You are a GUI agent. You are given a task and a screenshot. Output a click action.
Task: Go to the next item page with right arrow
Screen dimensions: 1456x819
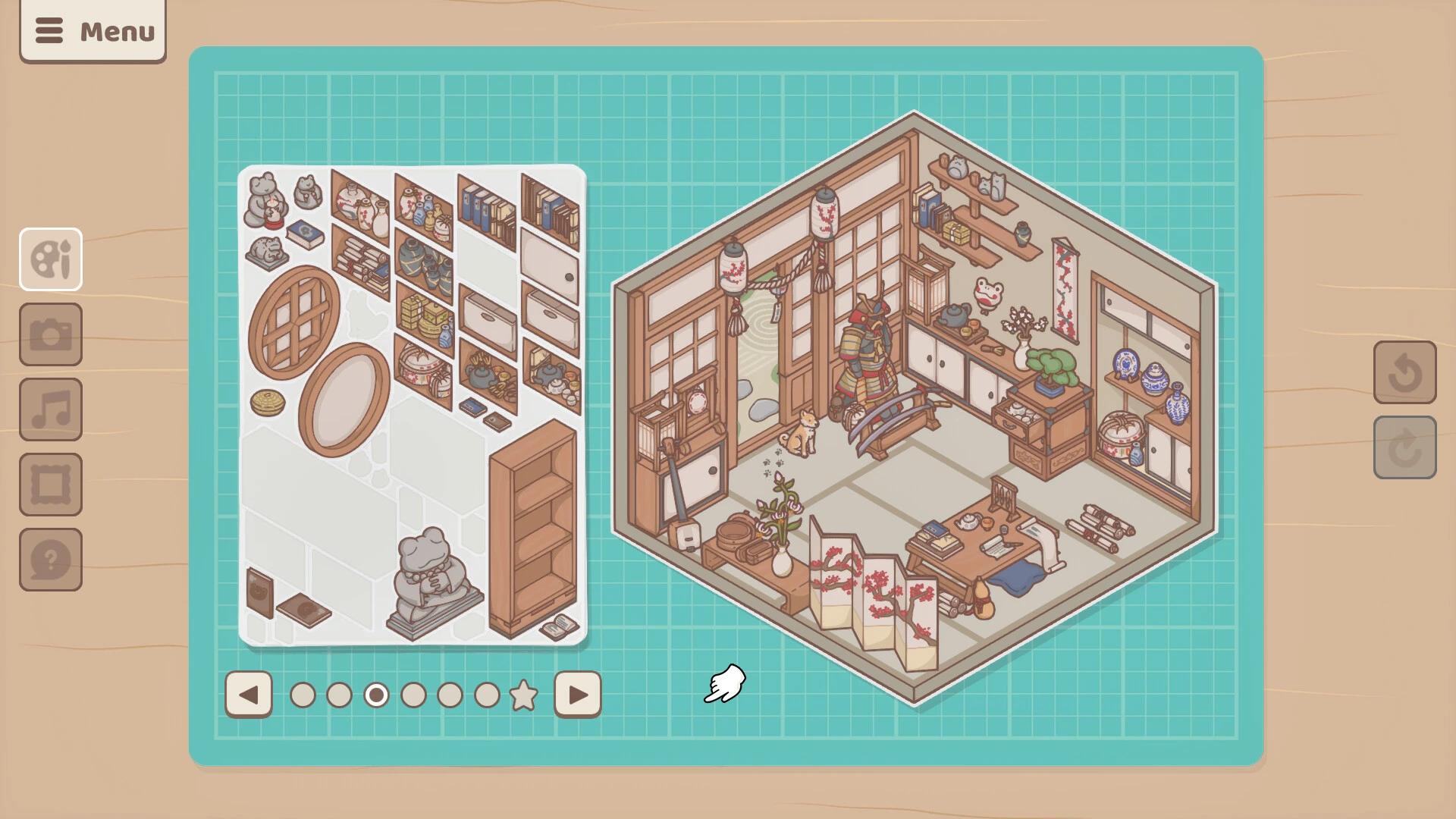click(578, 694)
